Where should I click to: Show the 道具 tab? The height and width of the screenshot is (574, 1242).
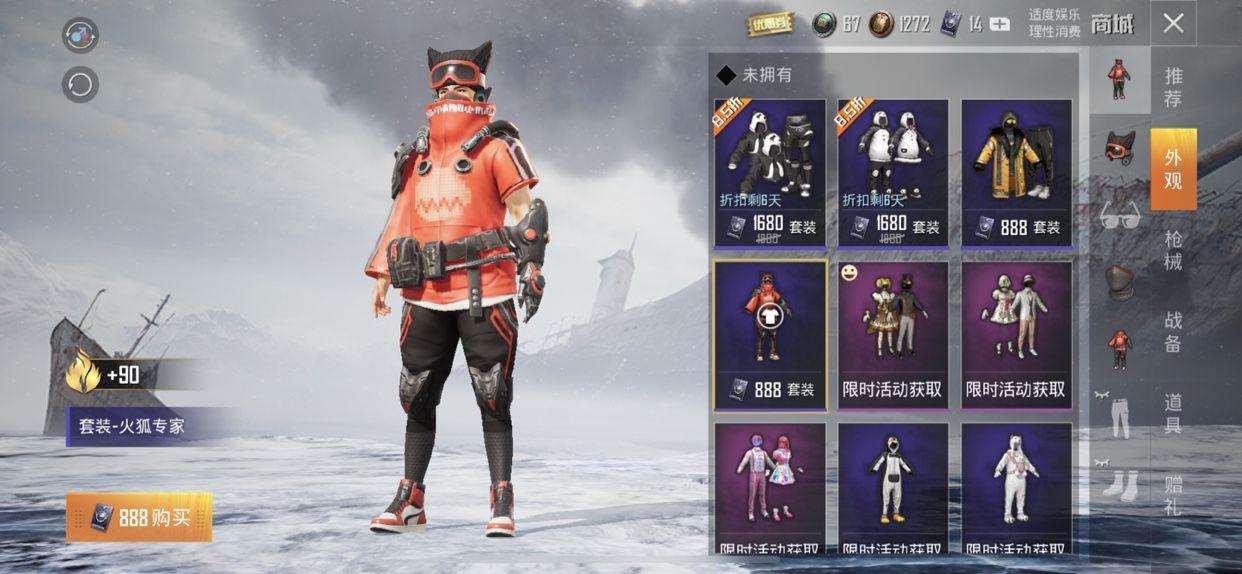tap(1173, 413)
